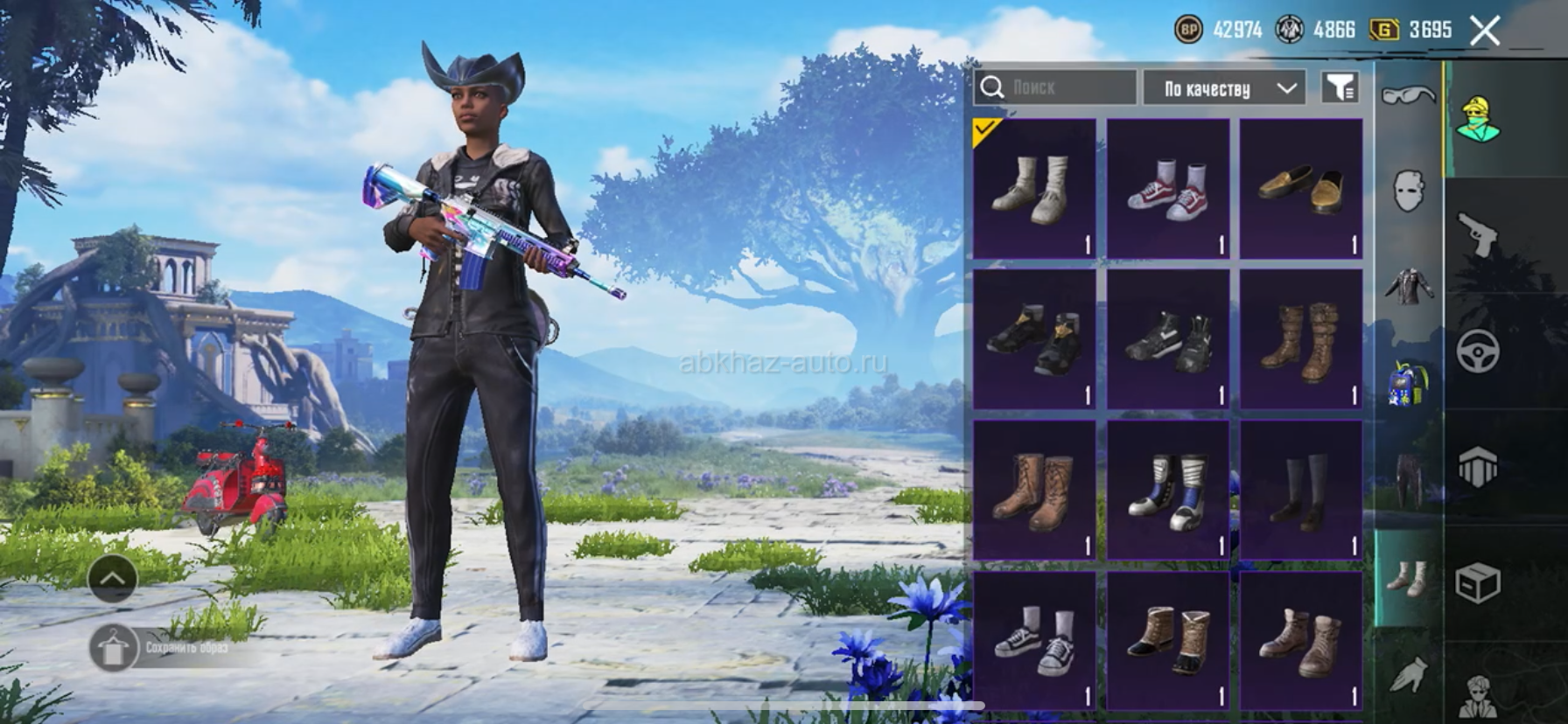Expand the round up-arrow button

[113, 578]
